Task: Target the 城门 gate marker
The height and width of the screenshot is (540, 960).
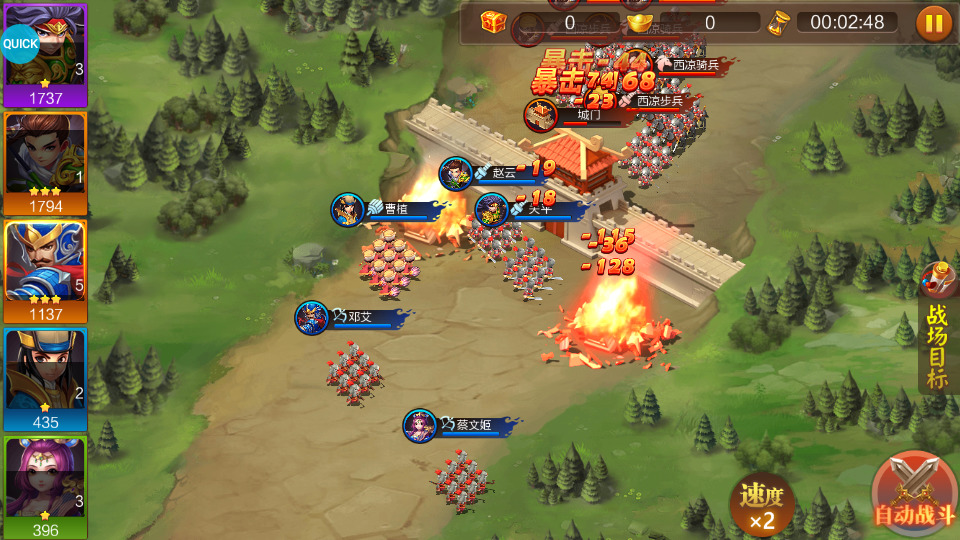Action: pyautogui.click(x=542, y=115)
